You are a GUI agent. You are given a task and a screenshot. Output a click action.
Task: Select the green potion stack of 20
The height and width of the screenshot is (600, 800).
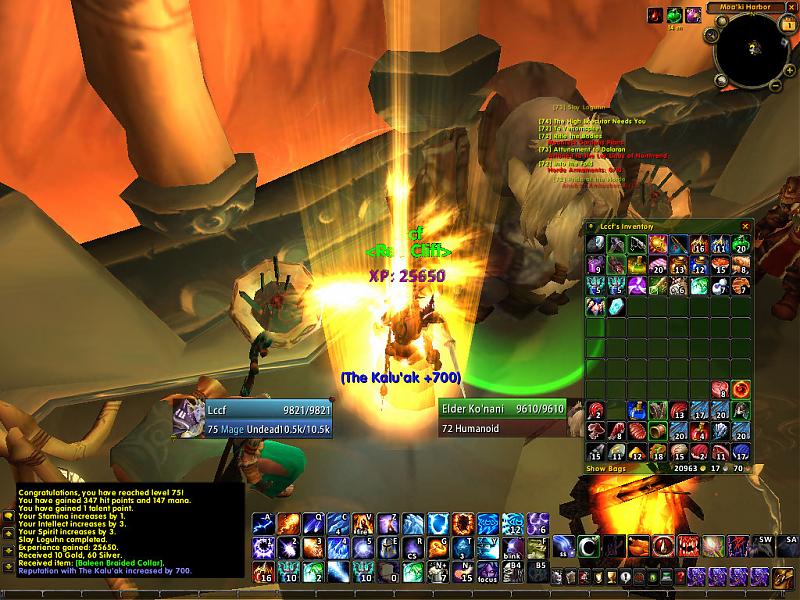742,244
